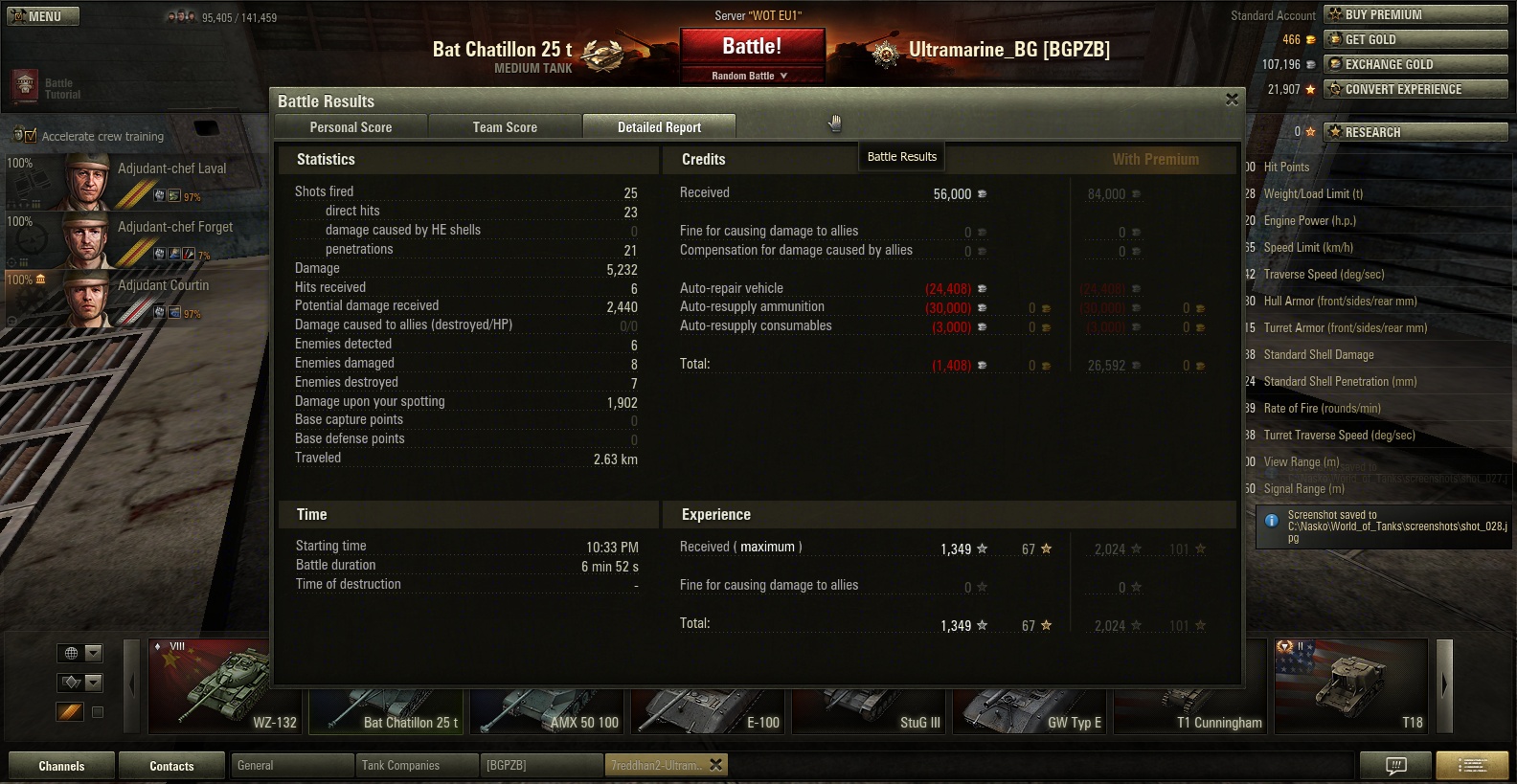The width and height of the screenshot is (1517, 784).
Task: Open the Research tree
Action: (1415, 132)
